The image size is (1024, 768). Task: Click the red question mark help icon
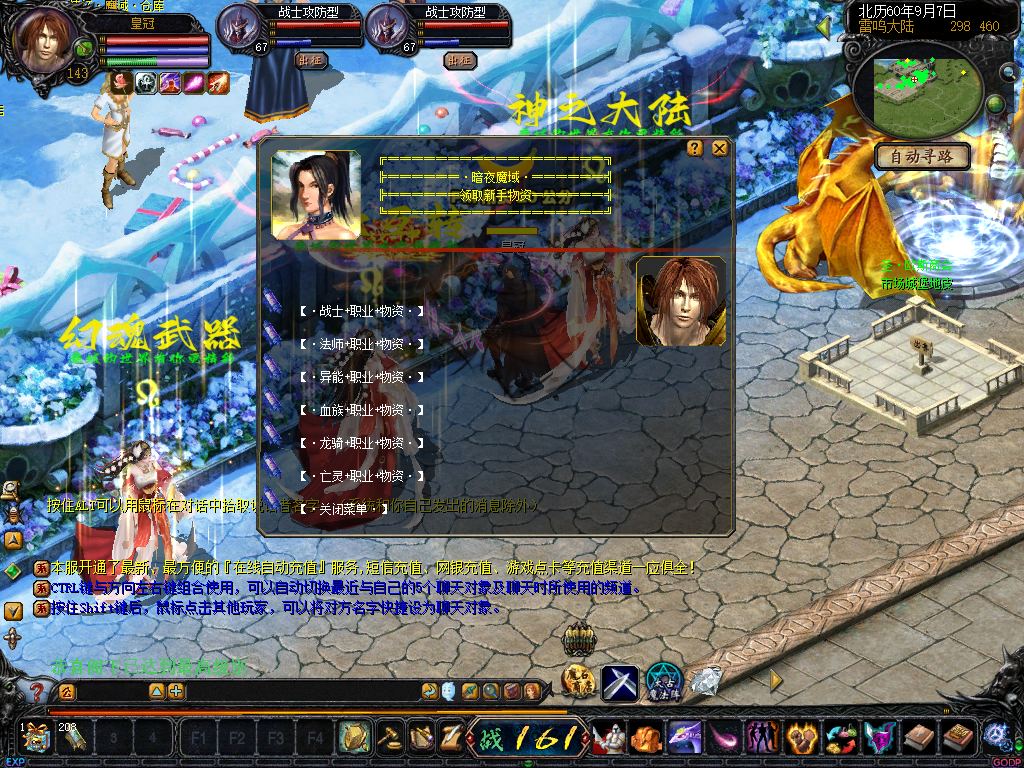click(x=37, y=691)
